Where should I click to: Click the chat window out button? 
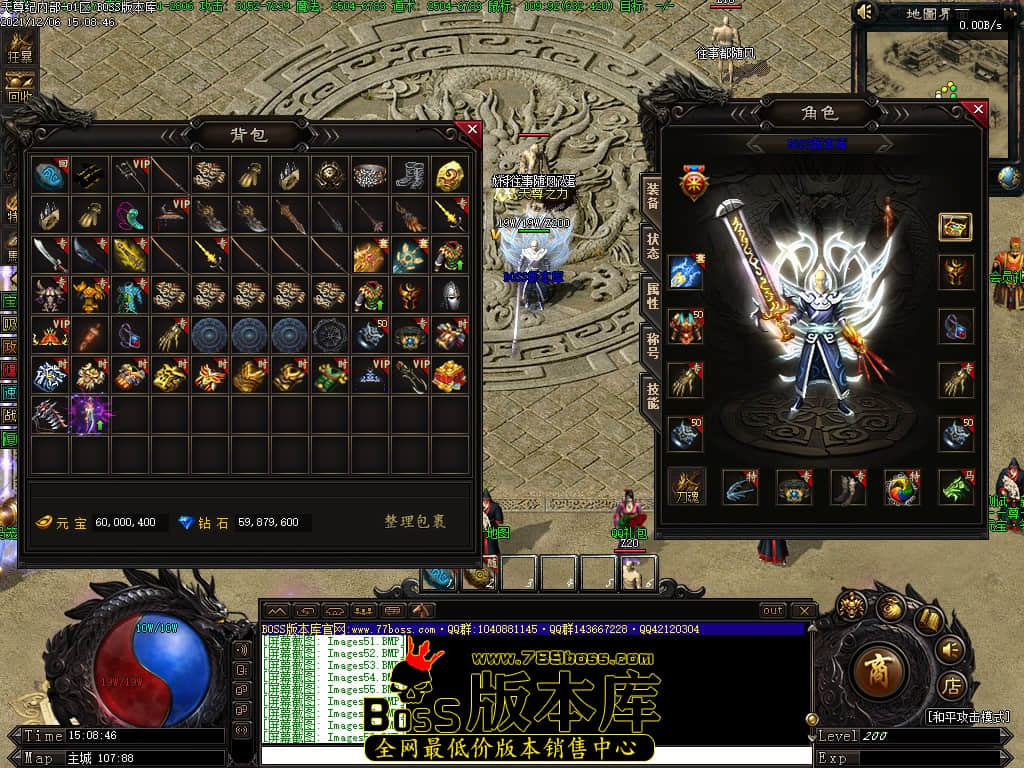click(x=773, y=610)
